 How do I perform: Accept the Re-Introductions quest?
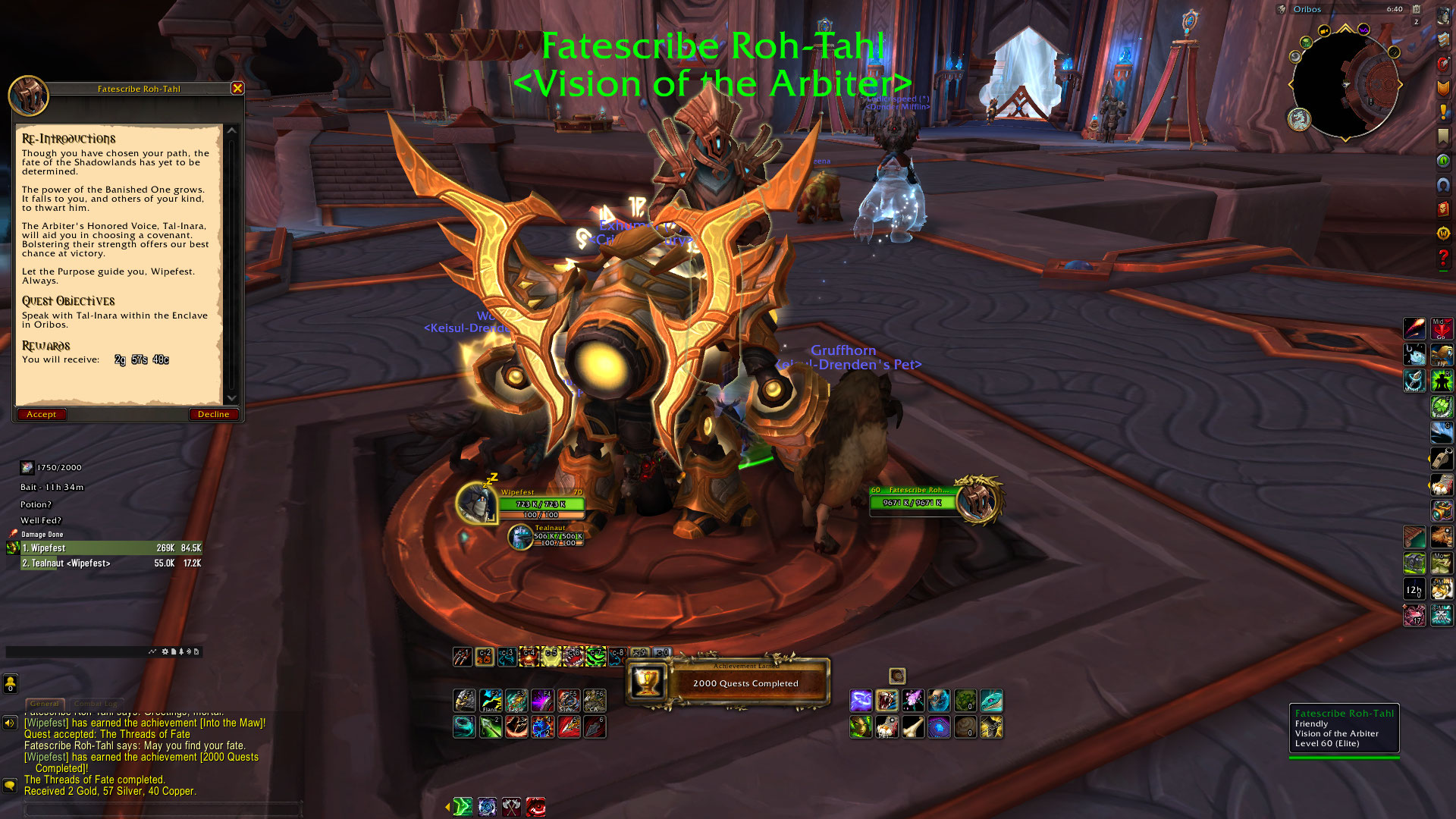coord(41,414)
